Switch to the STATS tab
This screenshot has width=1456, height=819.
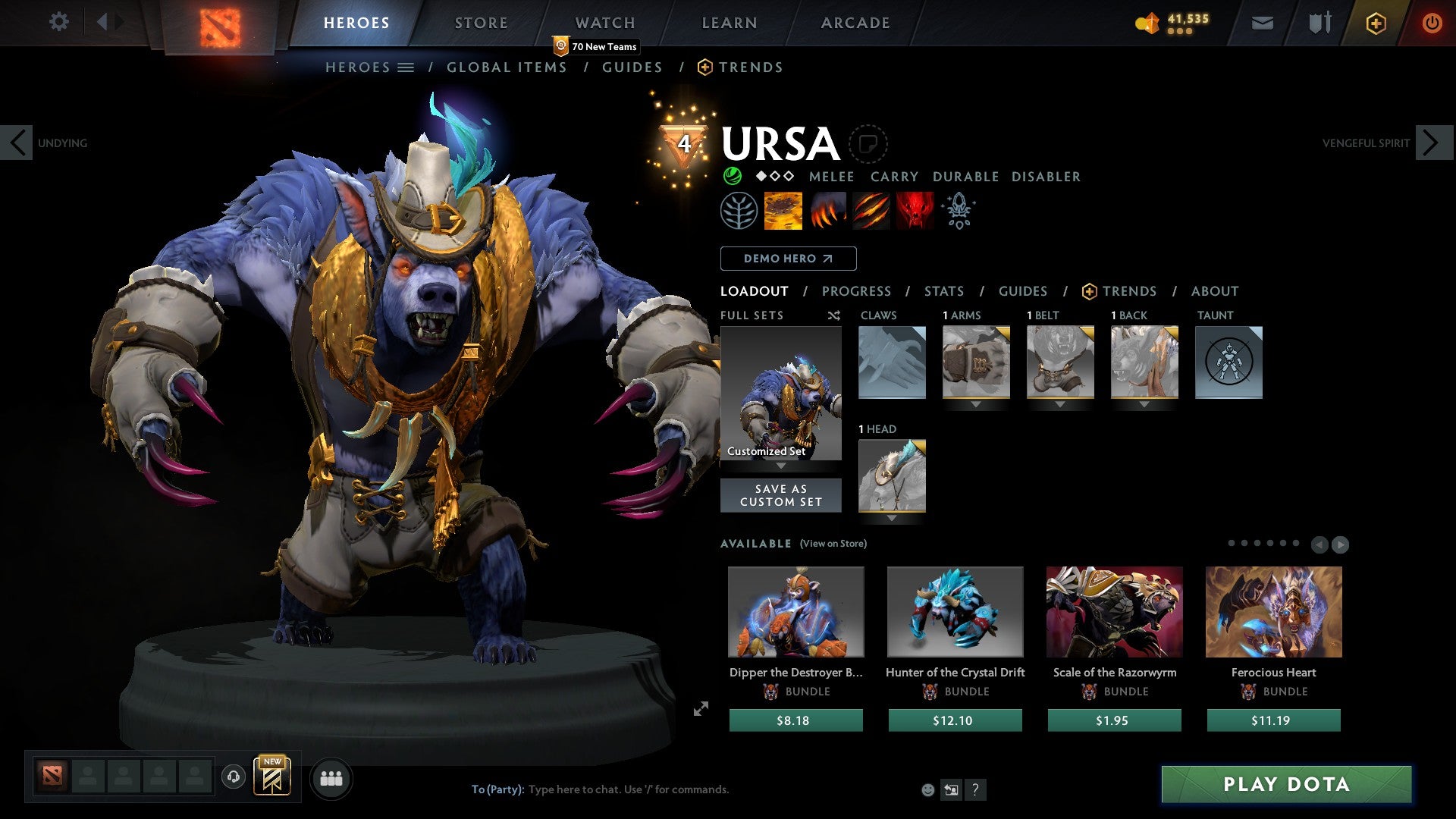coord(944,291)
